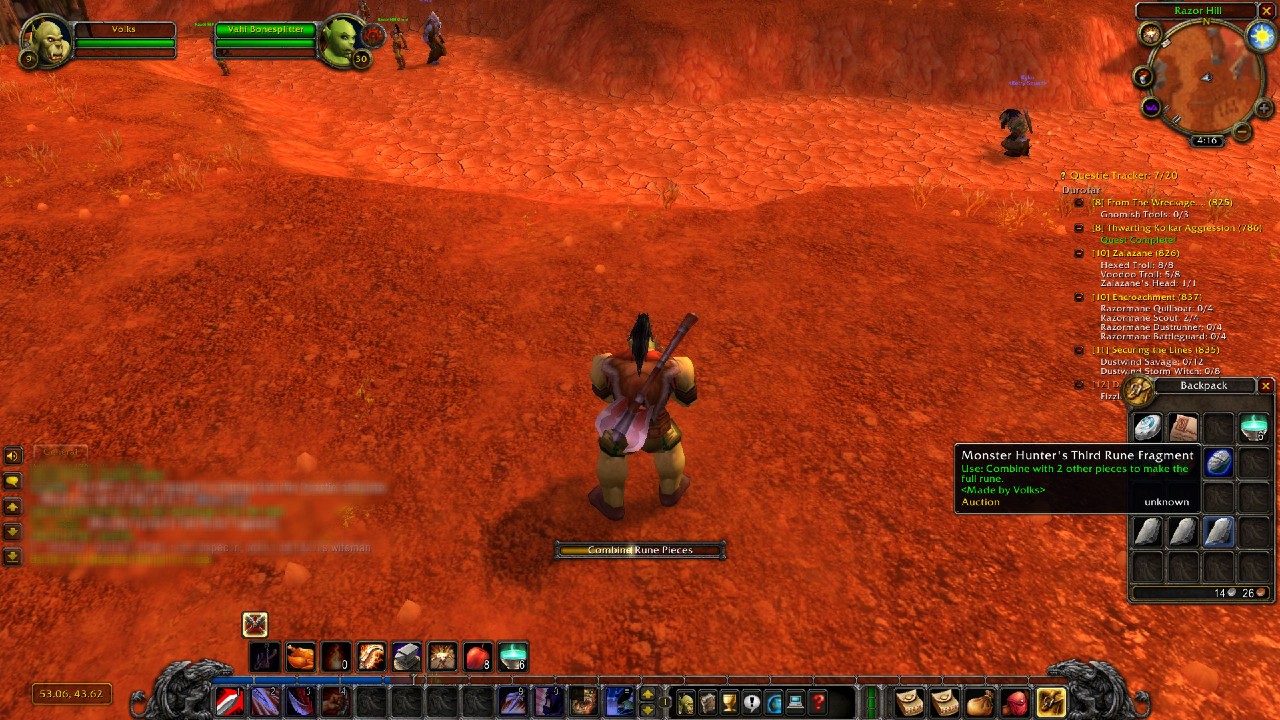The width and height of the screenshot is (1280, 720).
Task: Click Quest Complete under Thwarting Kolkar Aggression
Action: click(x=1139, y=240)
